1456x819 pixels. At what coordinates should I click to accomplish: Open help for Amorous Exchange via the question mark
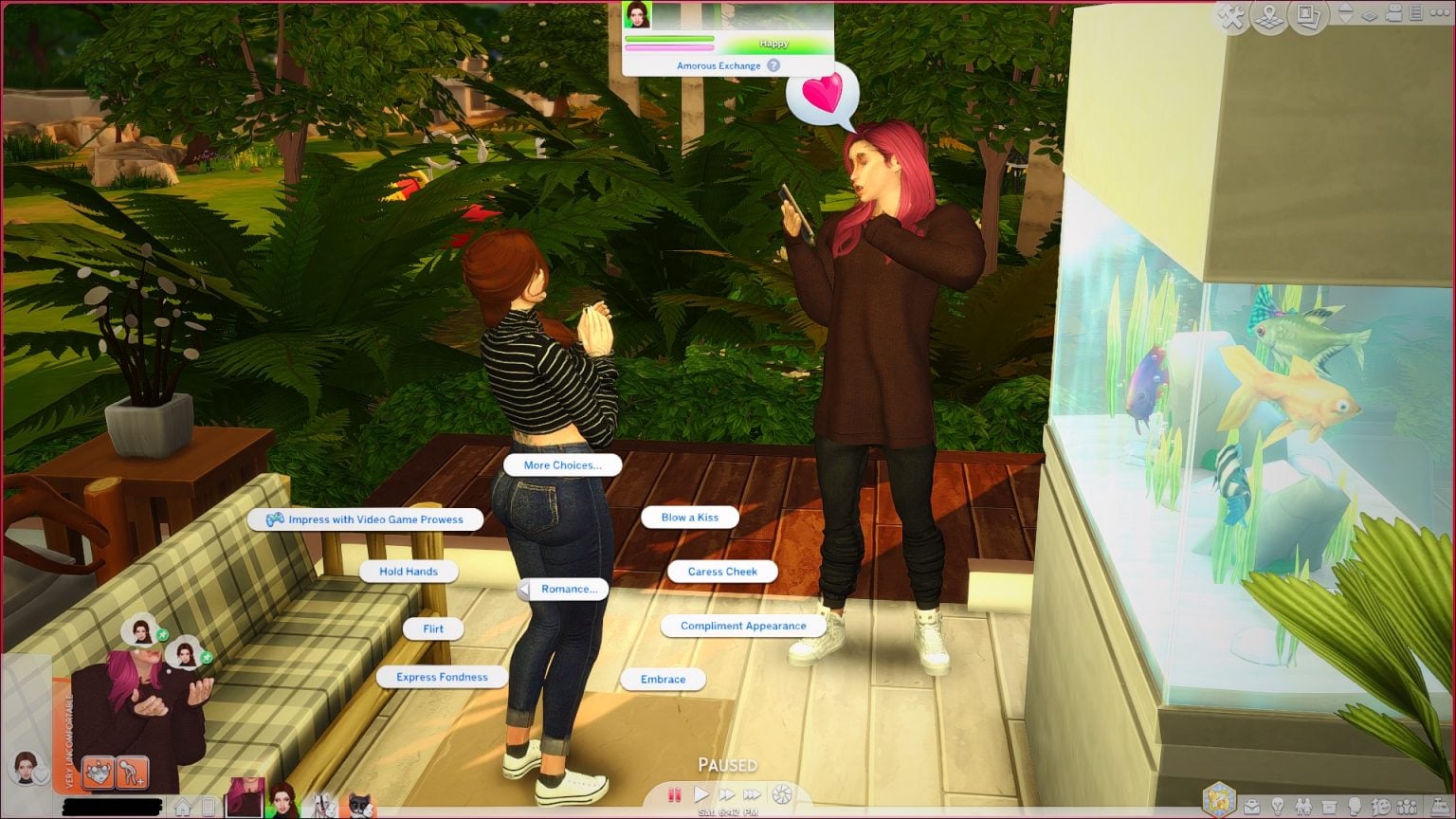point(773,65)
